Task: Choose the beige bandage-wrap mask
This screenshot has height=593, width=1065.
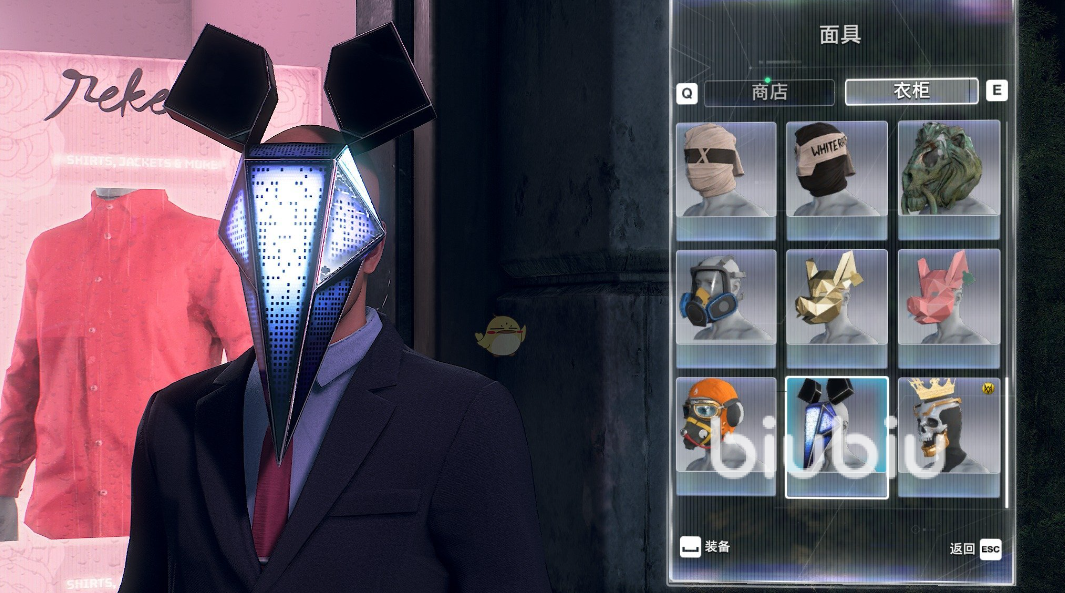Action: [726, 170]
